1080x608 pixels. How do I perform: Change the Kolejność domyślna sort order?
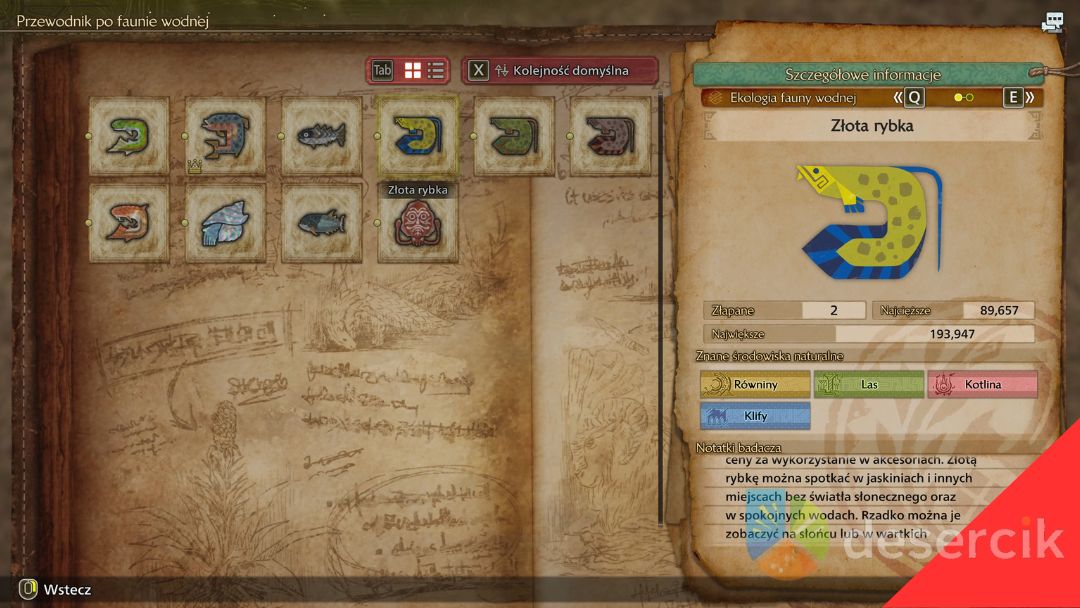[x=560, y=70]
